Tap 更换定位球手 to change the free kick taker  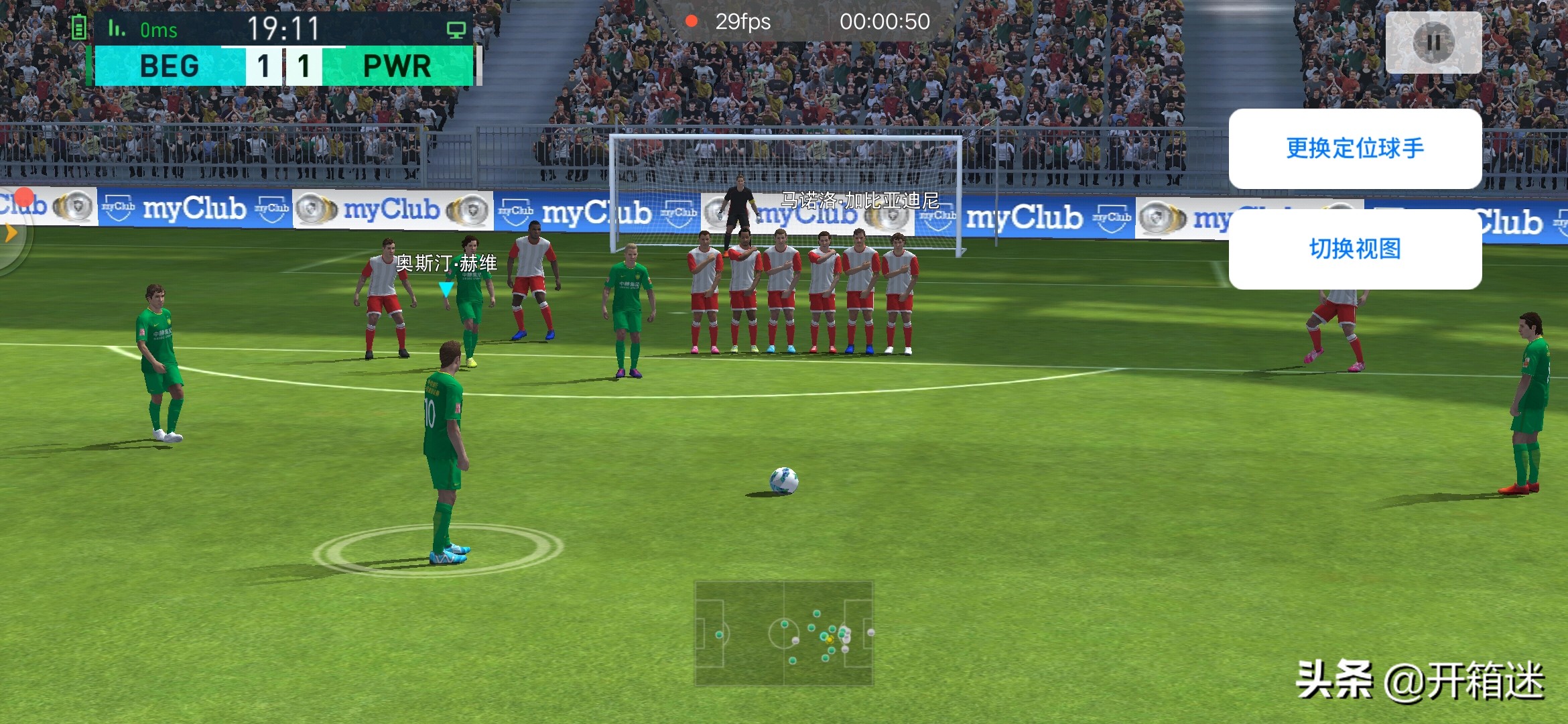pos(1354,148)
